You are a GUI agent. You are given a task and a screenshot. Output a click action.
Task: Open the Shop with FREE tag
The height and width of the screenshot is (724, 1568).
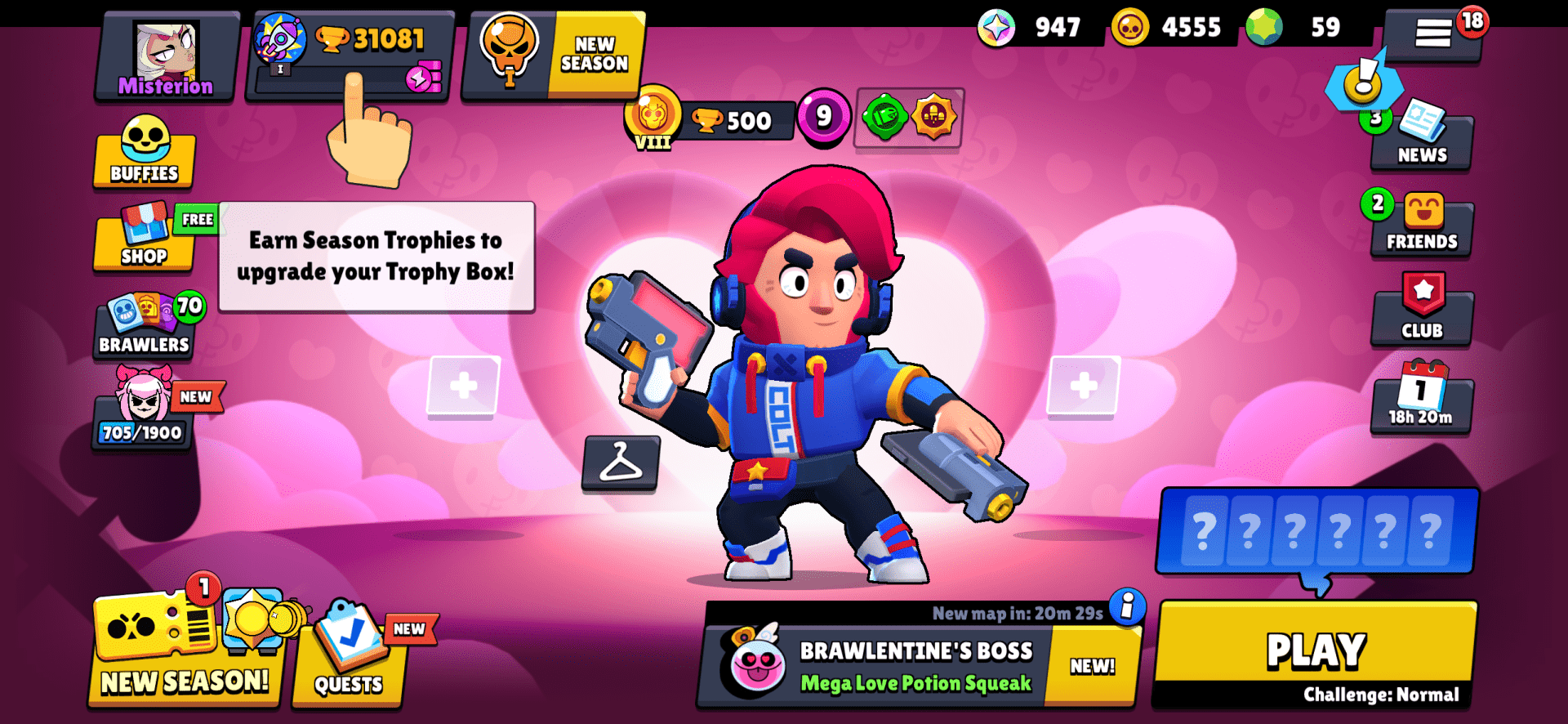tap(144, 241)
